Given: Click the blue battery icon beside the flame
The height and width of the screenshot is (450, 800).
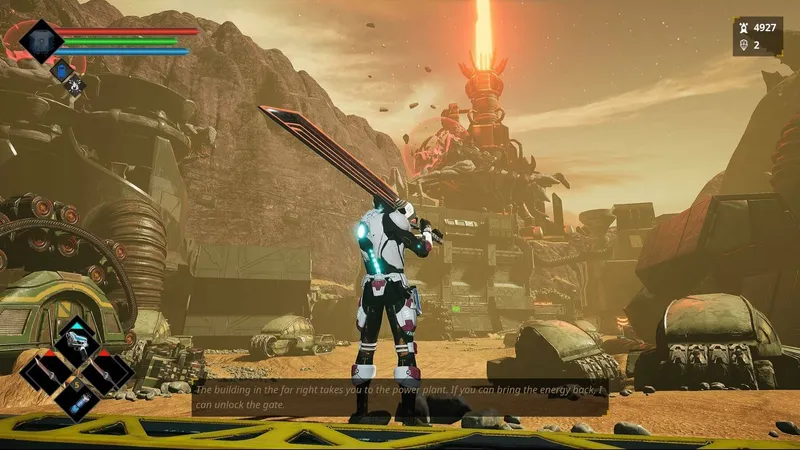Looking at the screenshot, I should pos(61,69).
